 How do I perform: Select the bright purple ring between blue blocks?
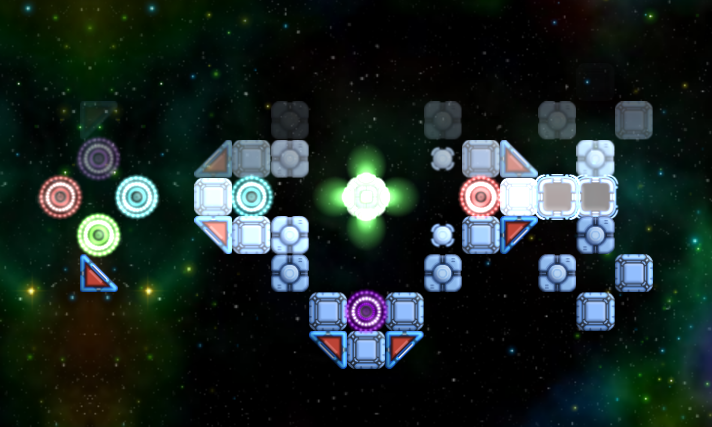(x=366, y=311)
